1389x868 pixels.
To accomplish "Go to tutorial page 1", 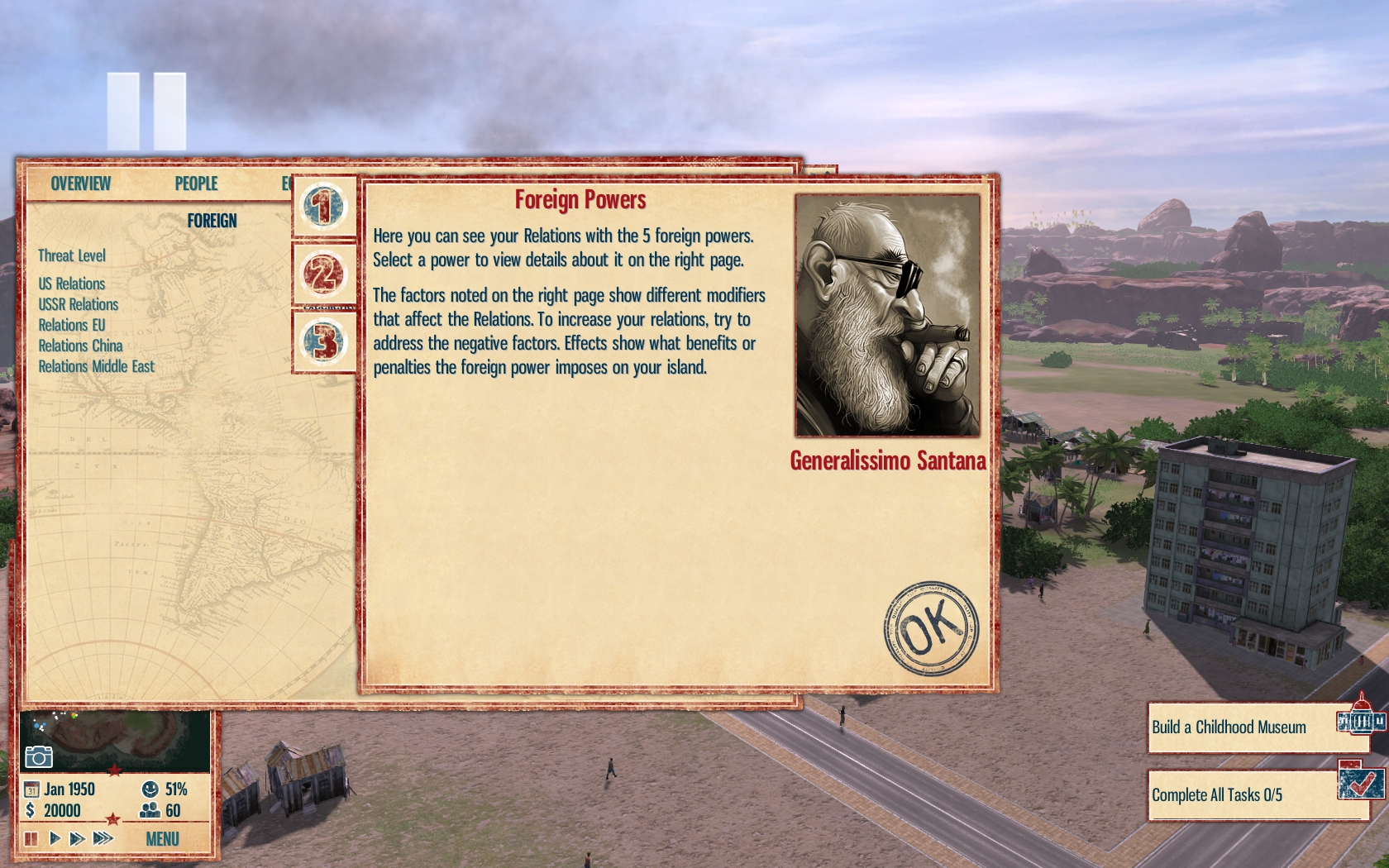I will (323, 206).
